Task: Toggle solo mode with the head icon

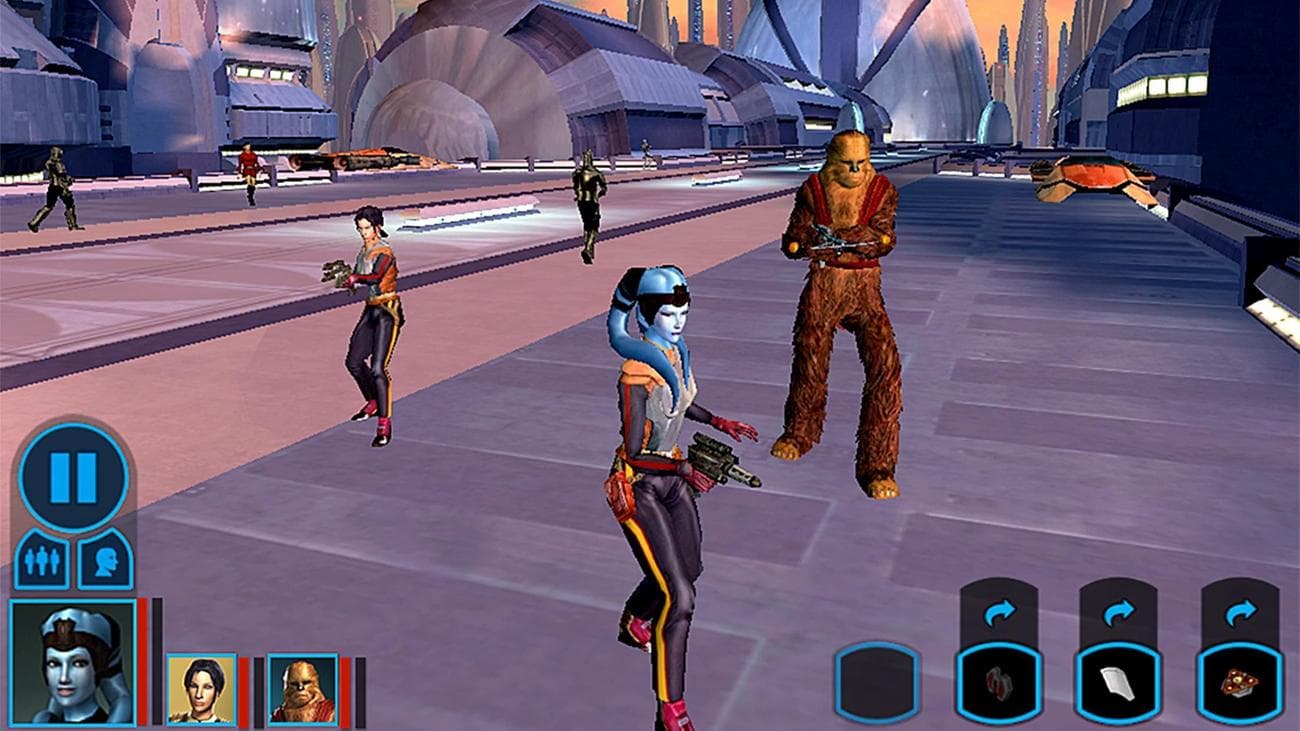Action: (104, 560)
